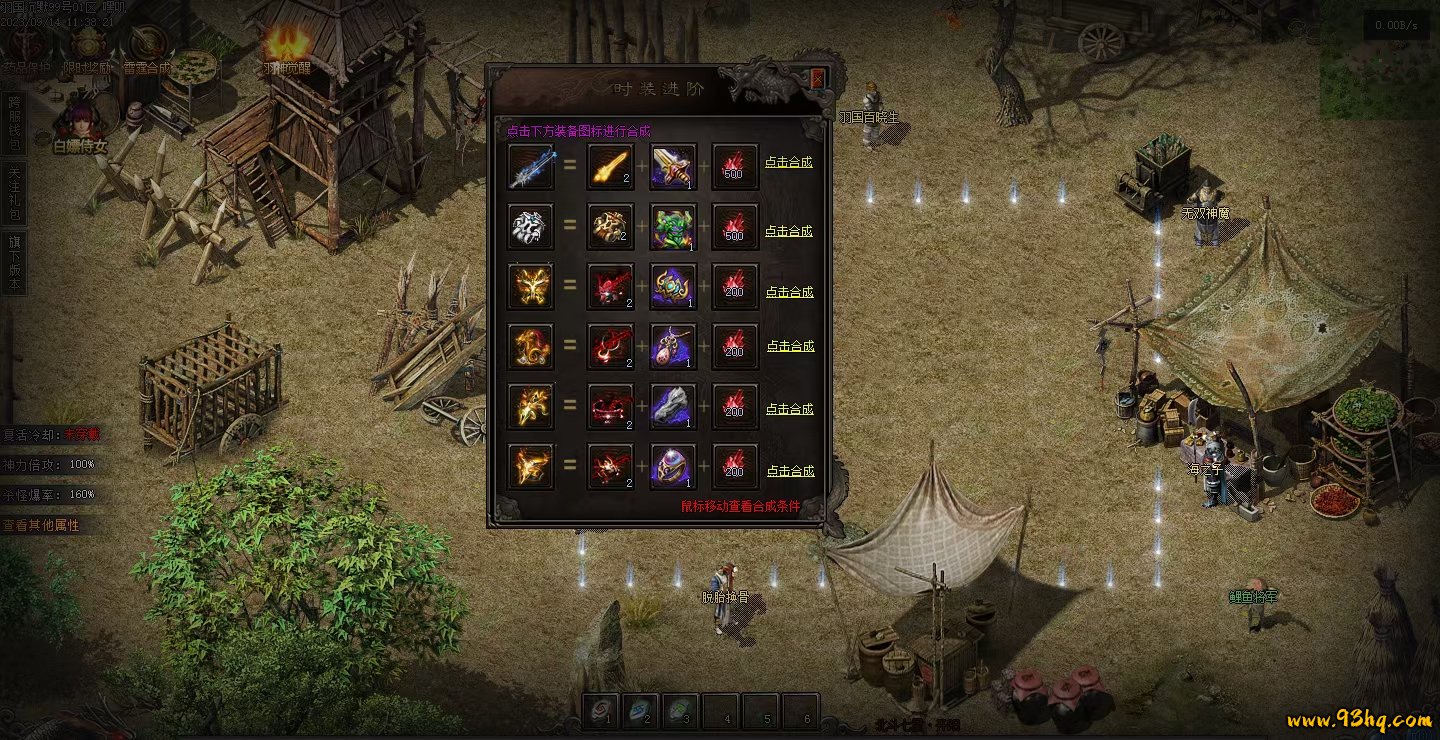This screenshot has height=740, width=1440.
Task: Click 点击合成 on the purple pendant necklace row
Action: (x=790, y=346)
